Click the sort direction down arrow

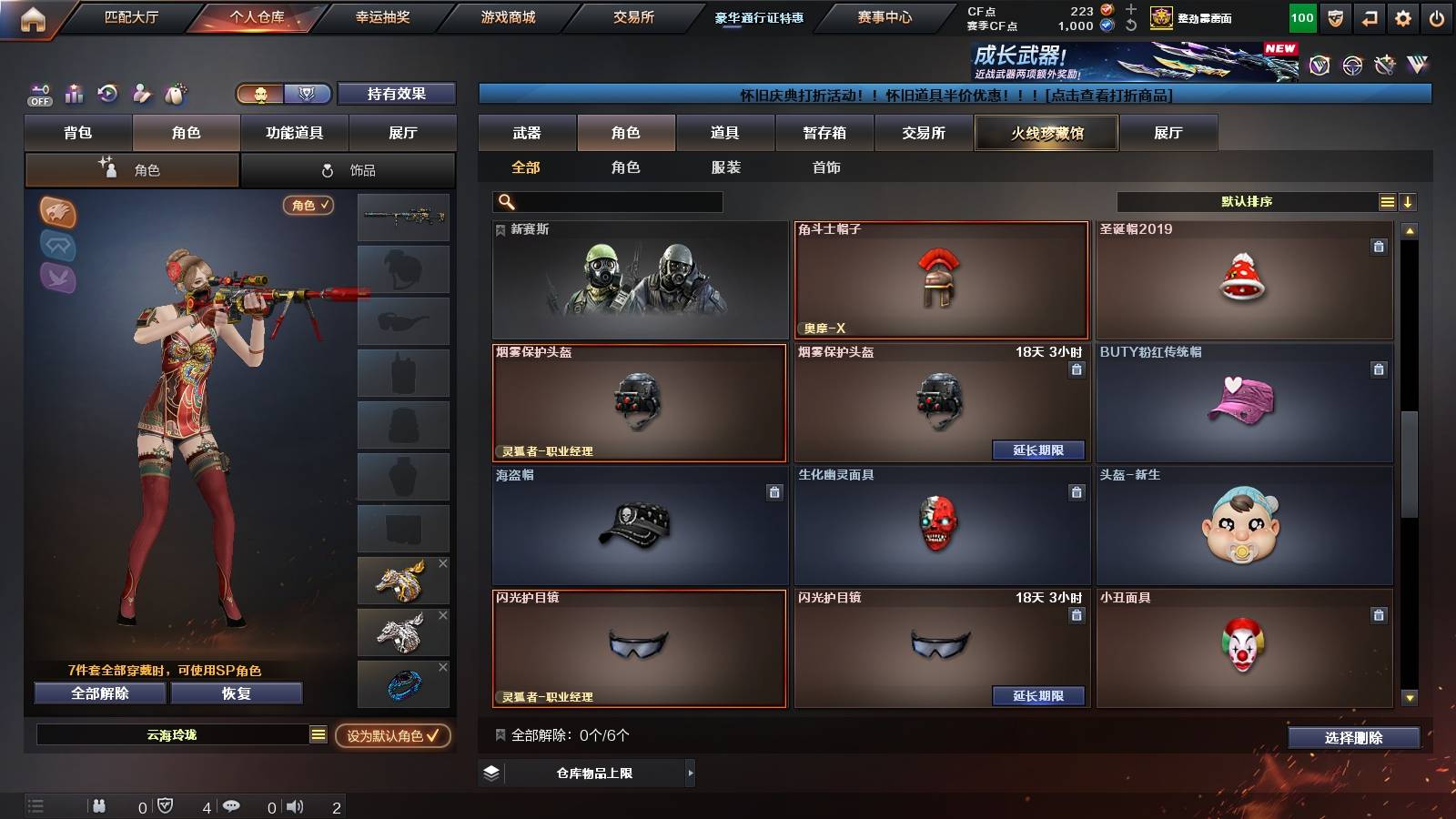point(1409,202)
